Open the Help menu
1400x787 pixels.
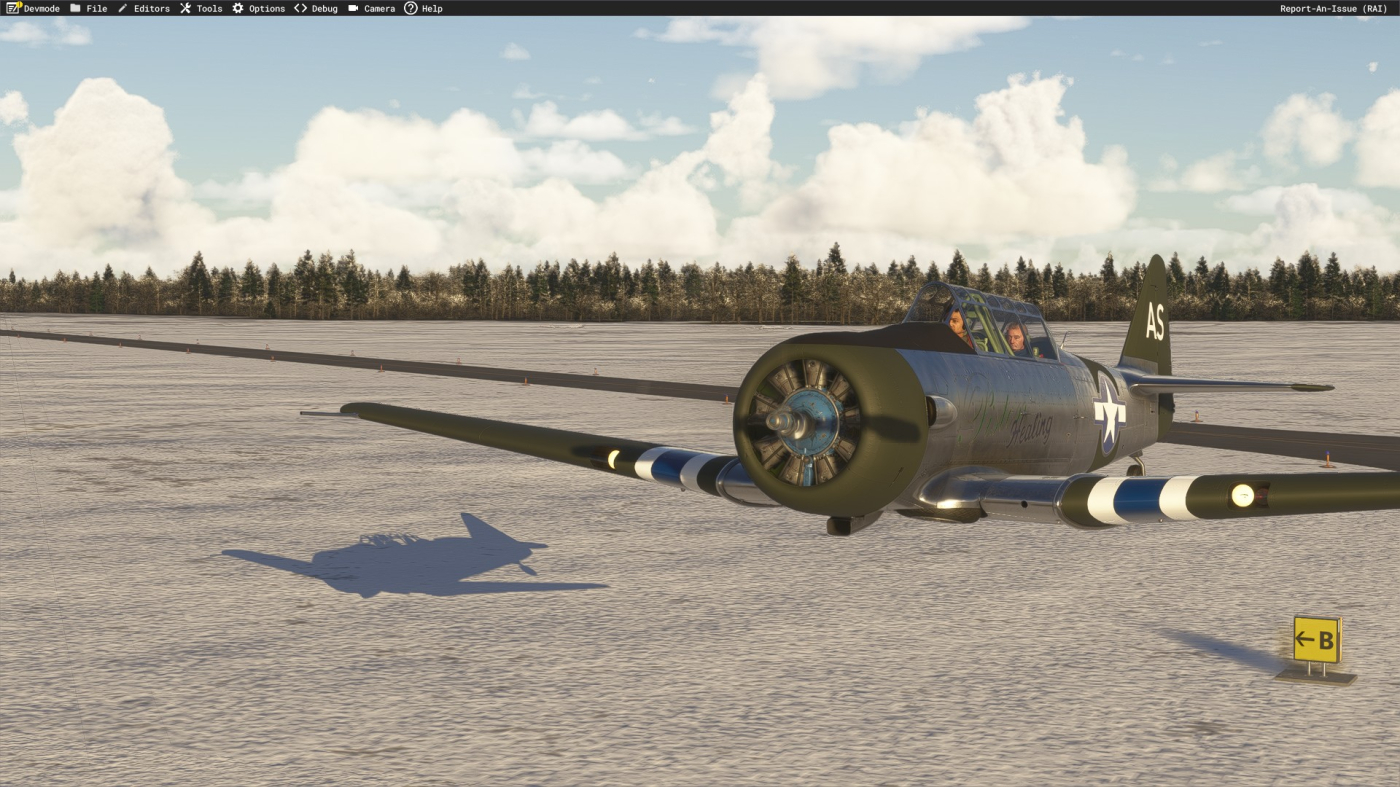(x=423, y=8)
